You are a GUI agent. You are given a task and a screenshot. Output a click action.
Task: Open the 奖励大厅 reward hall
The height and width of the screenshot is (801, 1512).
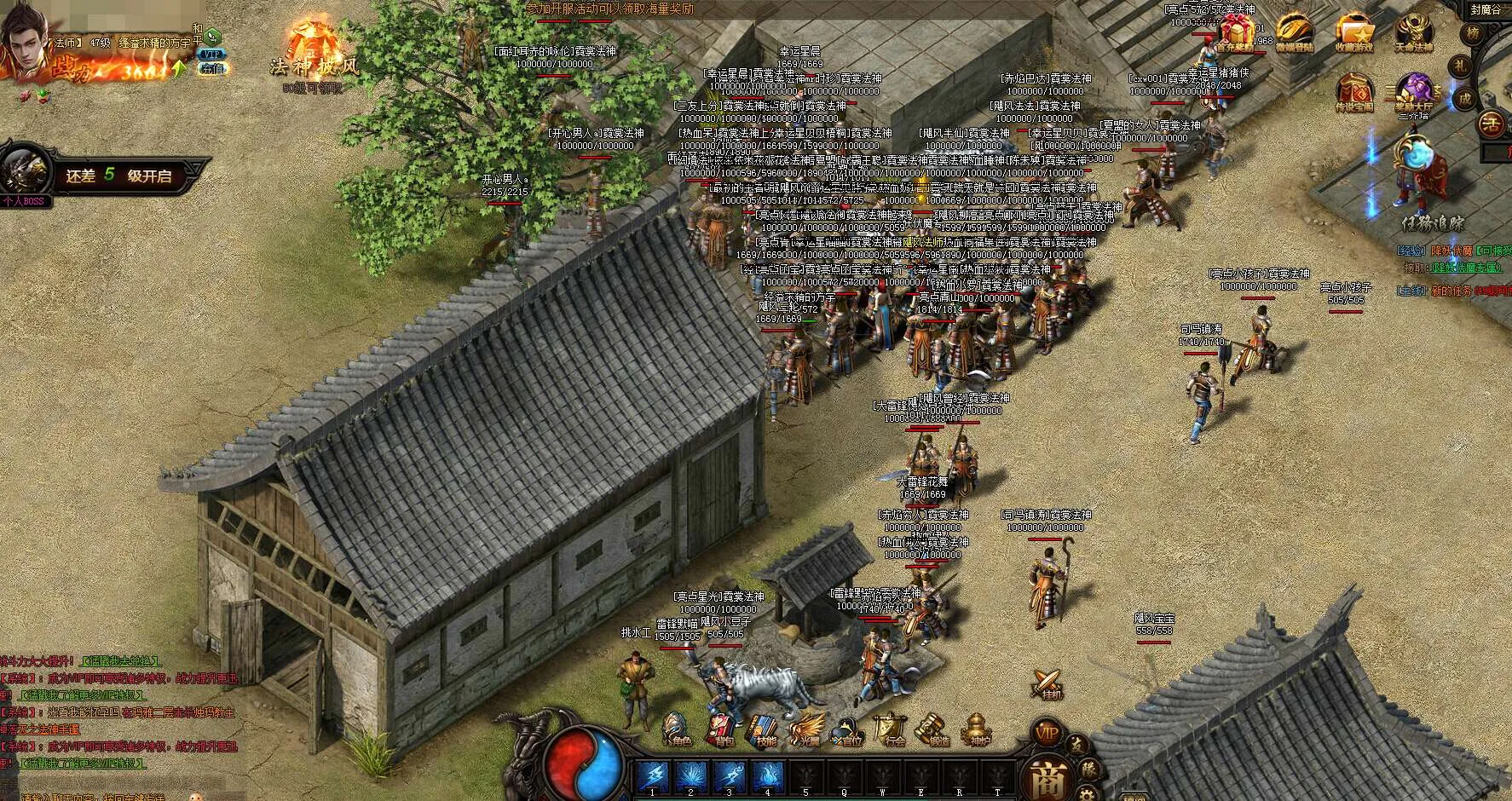point(1413,92)
